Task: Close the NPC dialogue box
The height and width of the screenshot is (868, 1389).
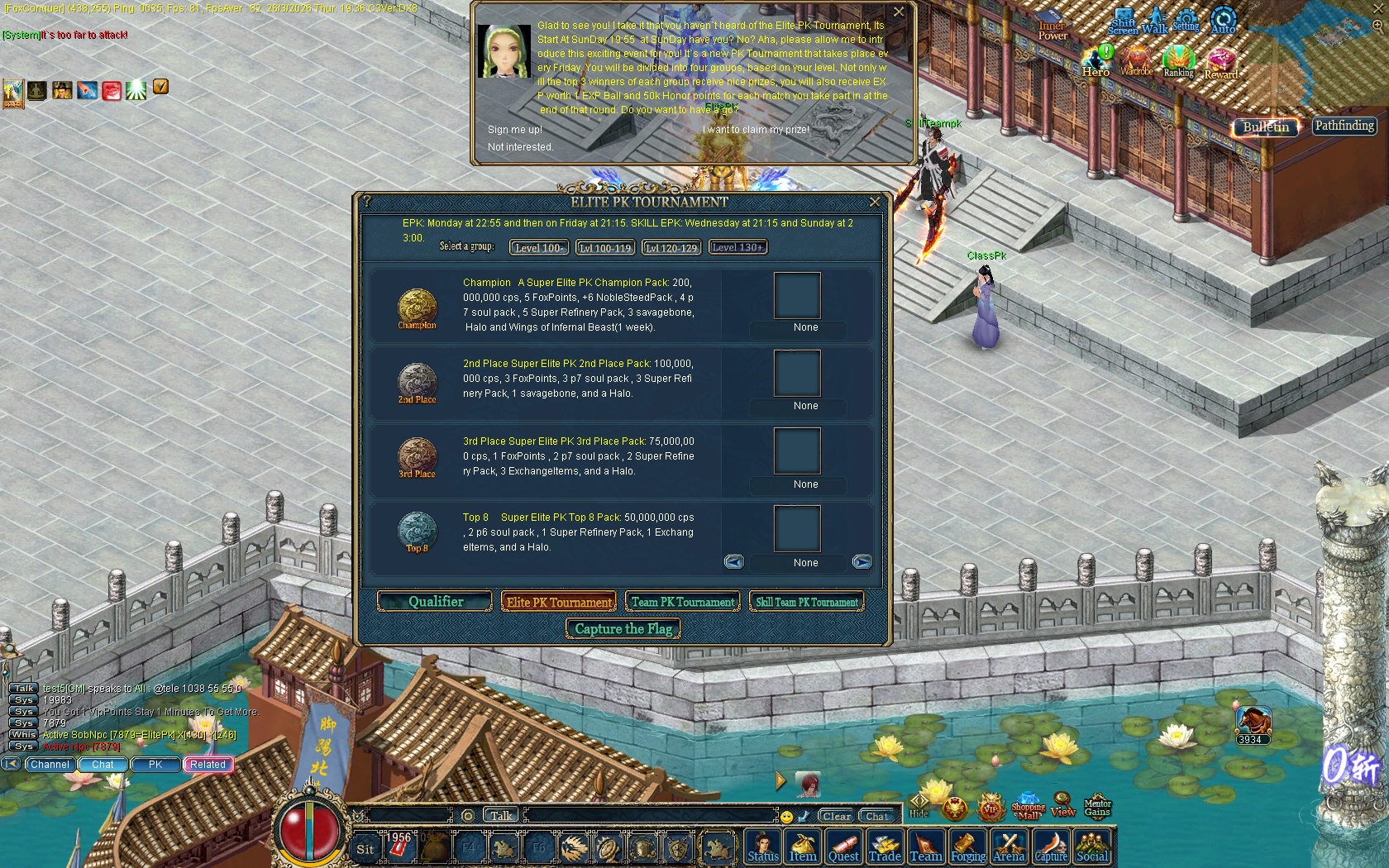Action: [899, 12]
